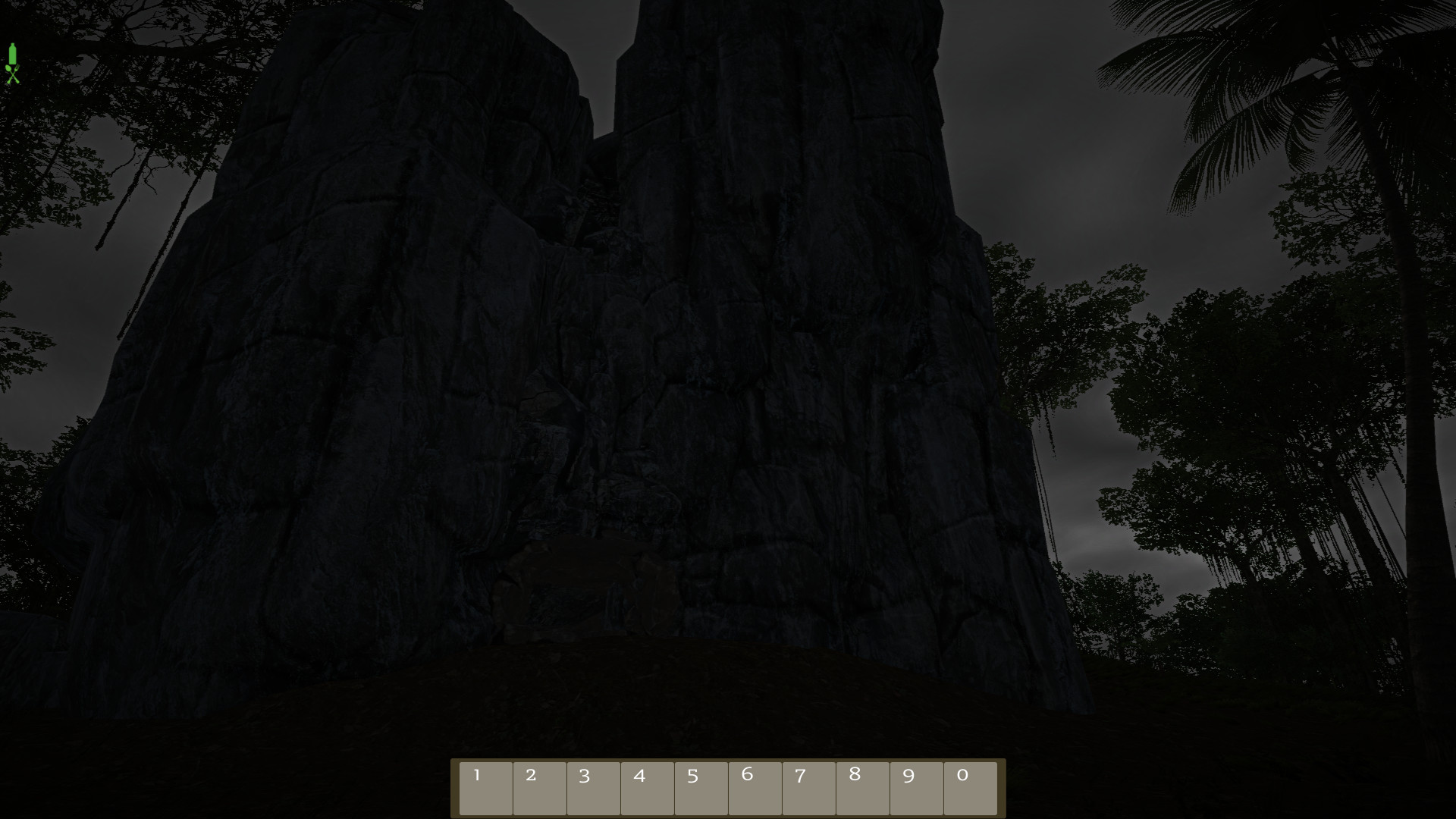Click the rightmost edge of the hotbar frame
The width and height of the screenshot is (1456, 819).
pyautogui.click(x=1001, y=788)
